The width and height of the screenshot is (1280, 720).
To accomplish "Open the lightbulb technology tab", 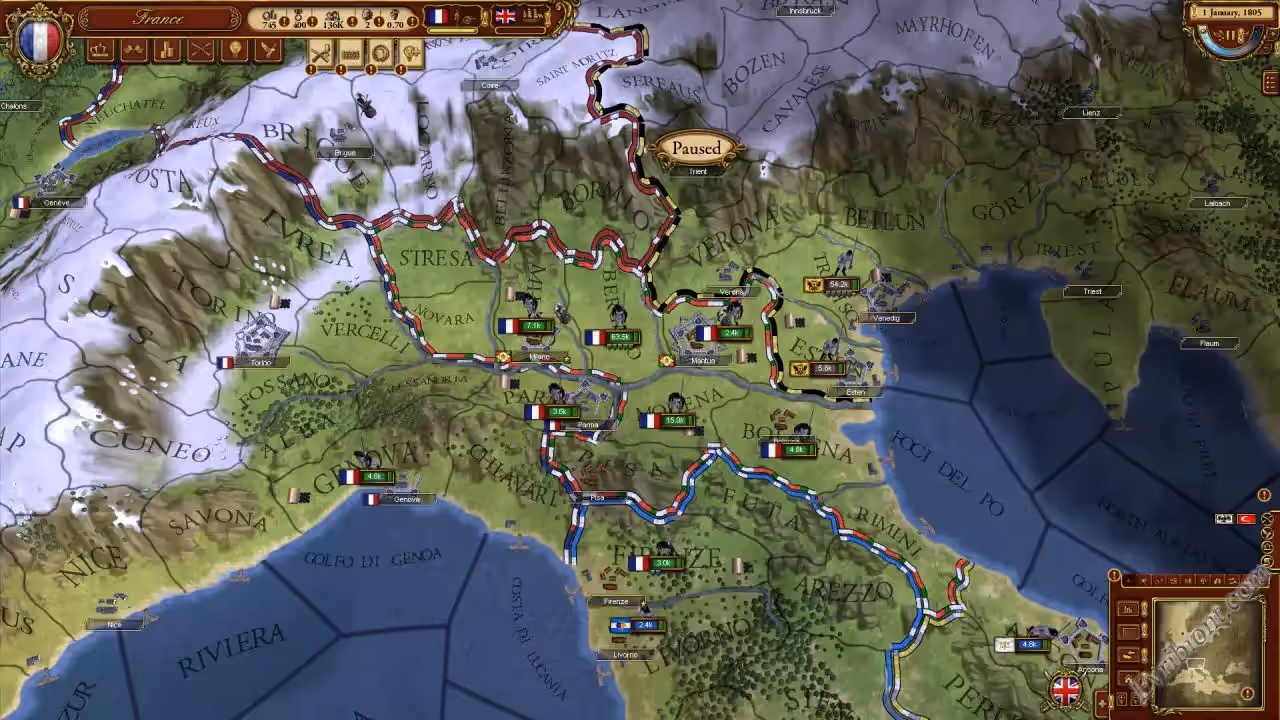I will click(235, 50).
